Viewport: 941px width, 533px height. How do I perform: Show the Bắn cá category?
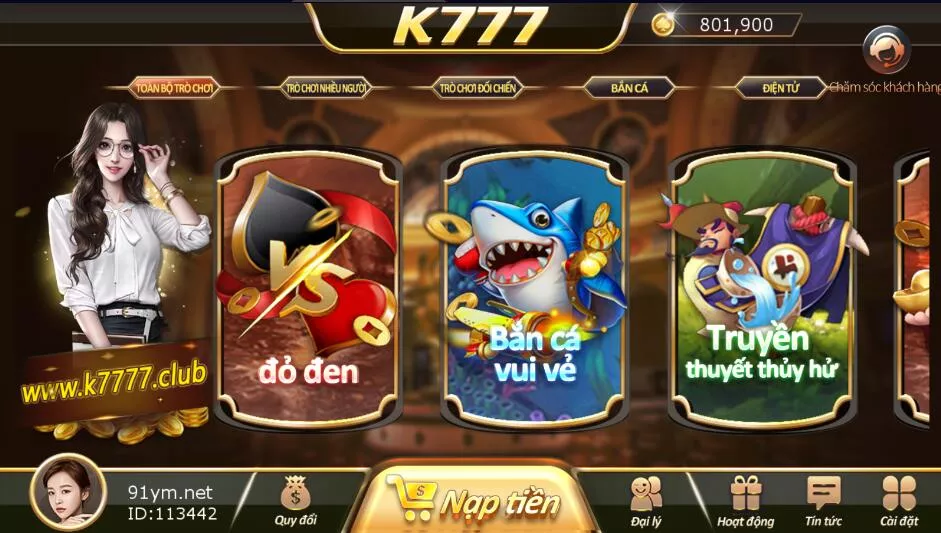(629, 88)
